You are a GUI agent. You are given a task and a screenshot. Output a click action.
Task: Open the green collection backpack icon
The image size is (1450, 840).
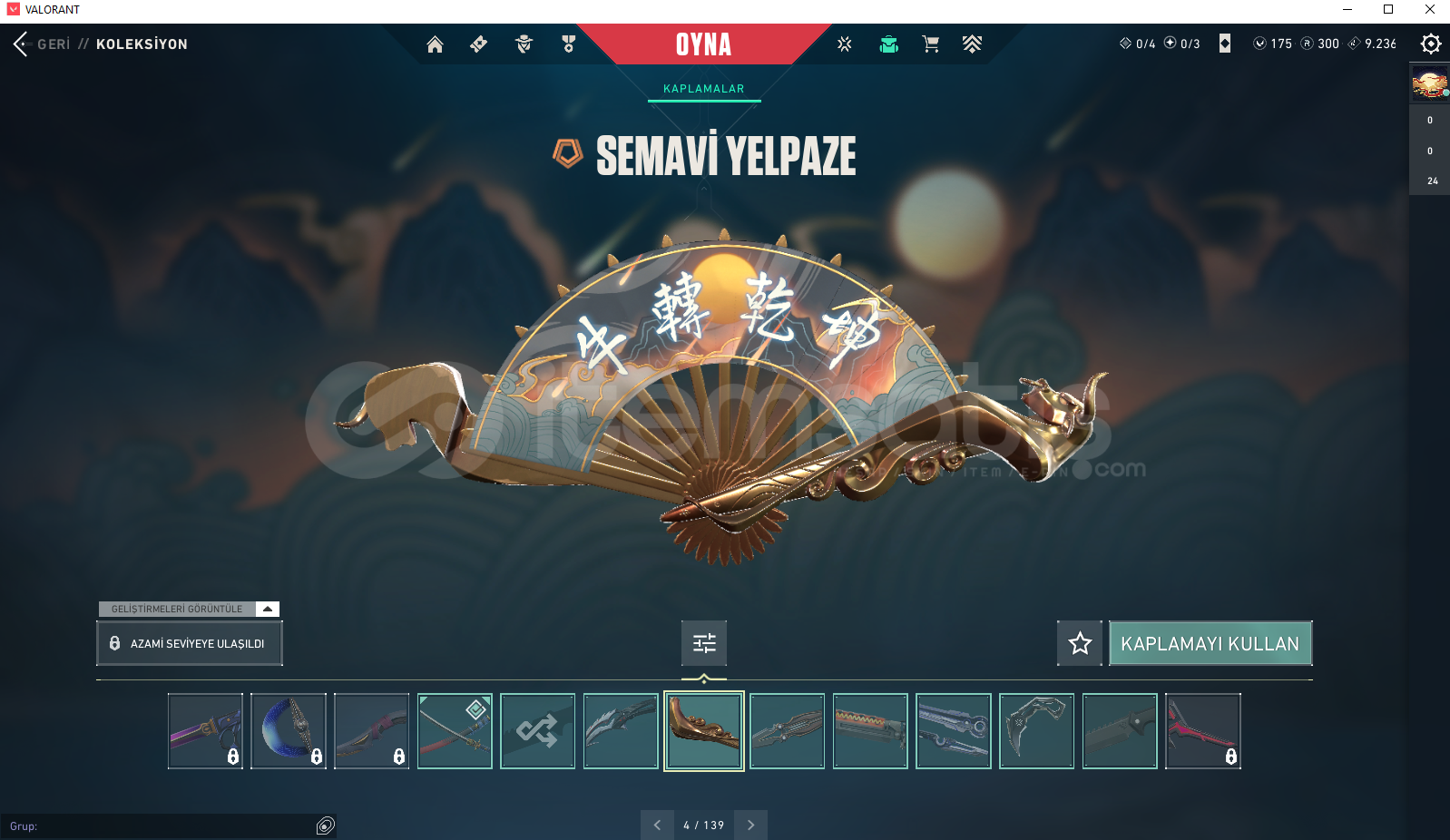tap(888, 44)
